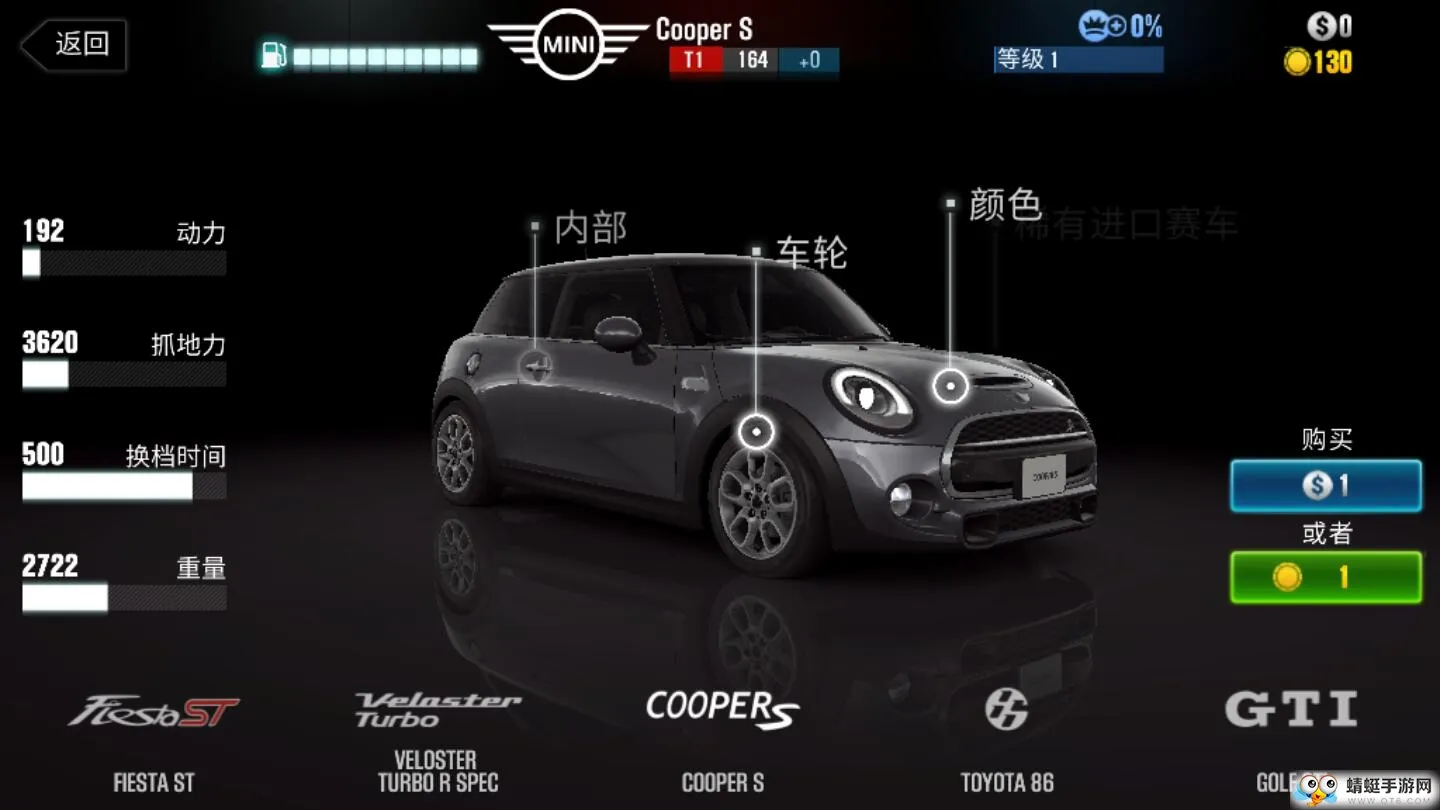Viewport: 1440px width, 810px height.
Task: Open the gold coins balance icon
Action: tap(1300, 62)
